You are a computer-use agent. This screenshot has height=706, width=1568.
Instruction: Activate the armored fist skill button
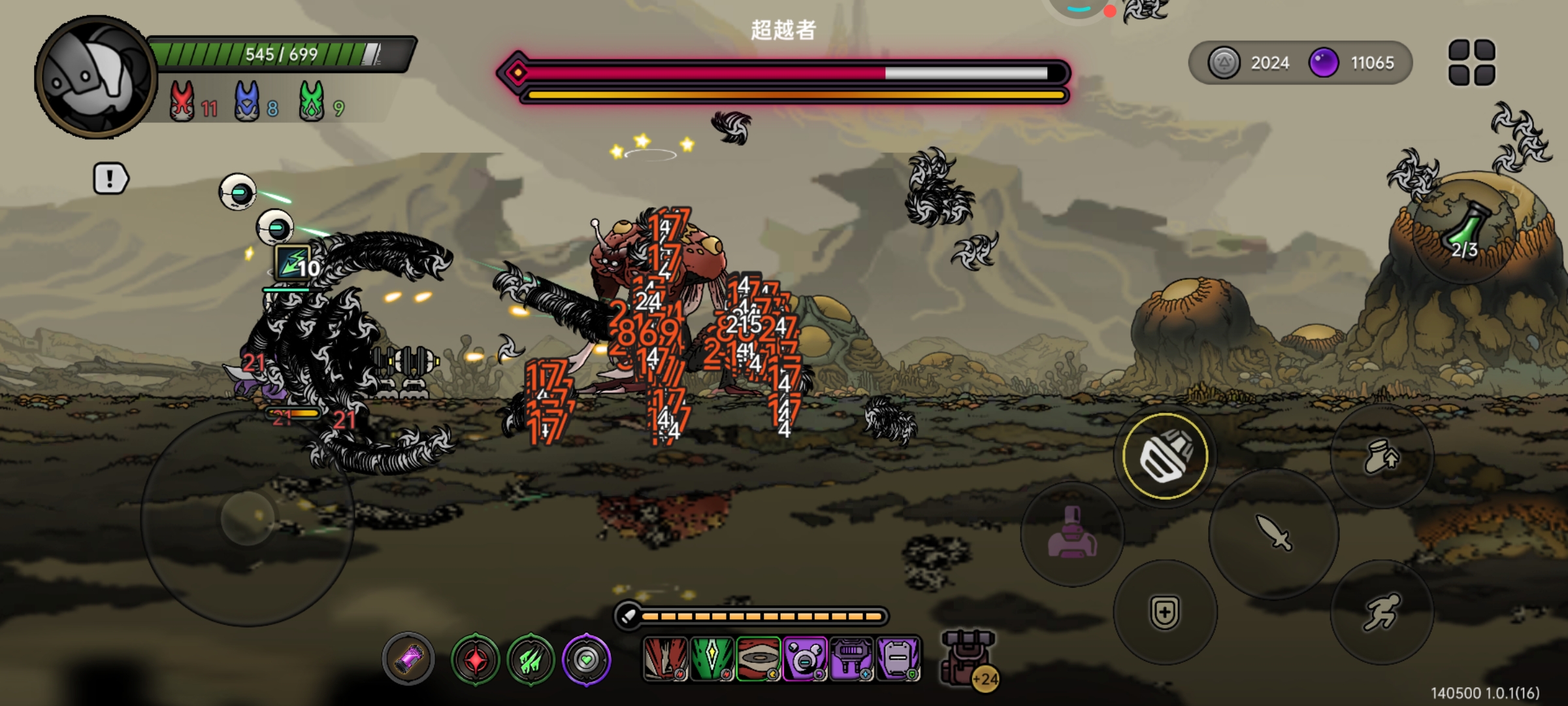pos(1165,456)
